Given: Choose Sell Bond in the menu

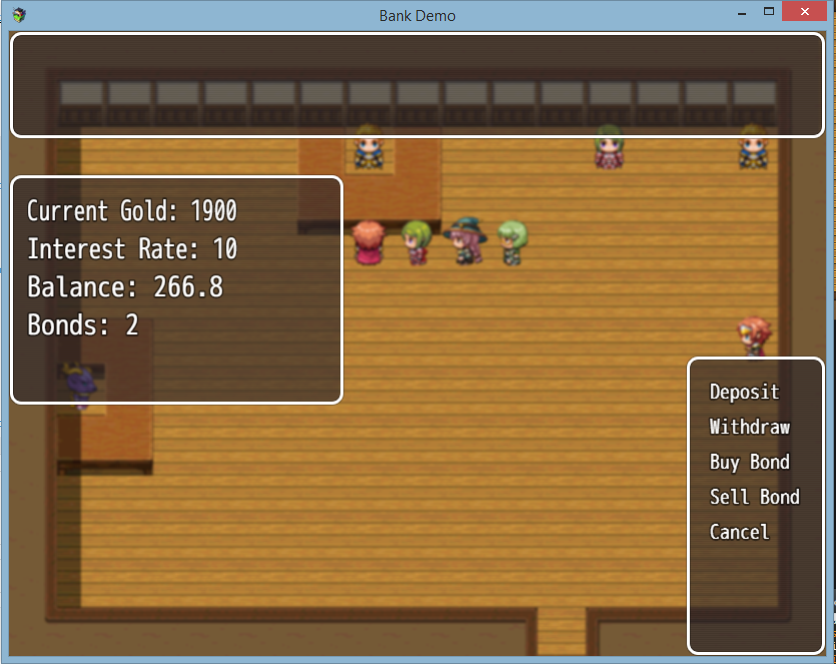Looking at the screenshot, I should (x=754, y=497).
